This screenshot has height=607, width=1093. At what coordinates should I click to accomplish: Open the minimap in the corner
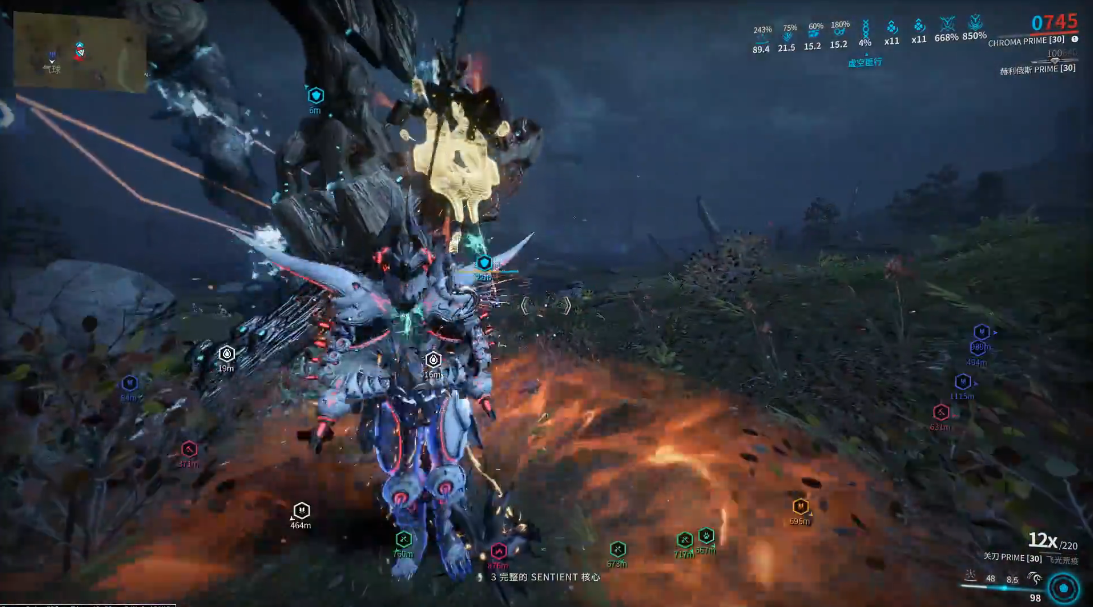(80, 54)
